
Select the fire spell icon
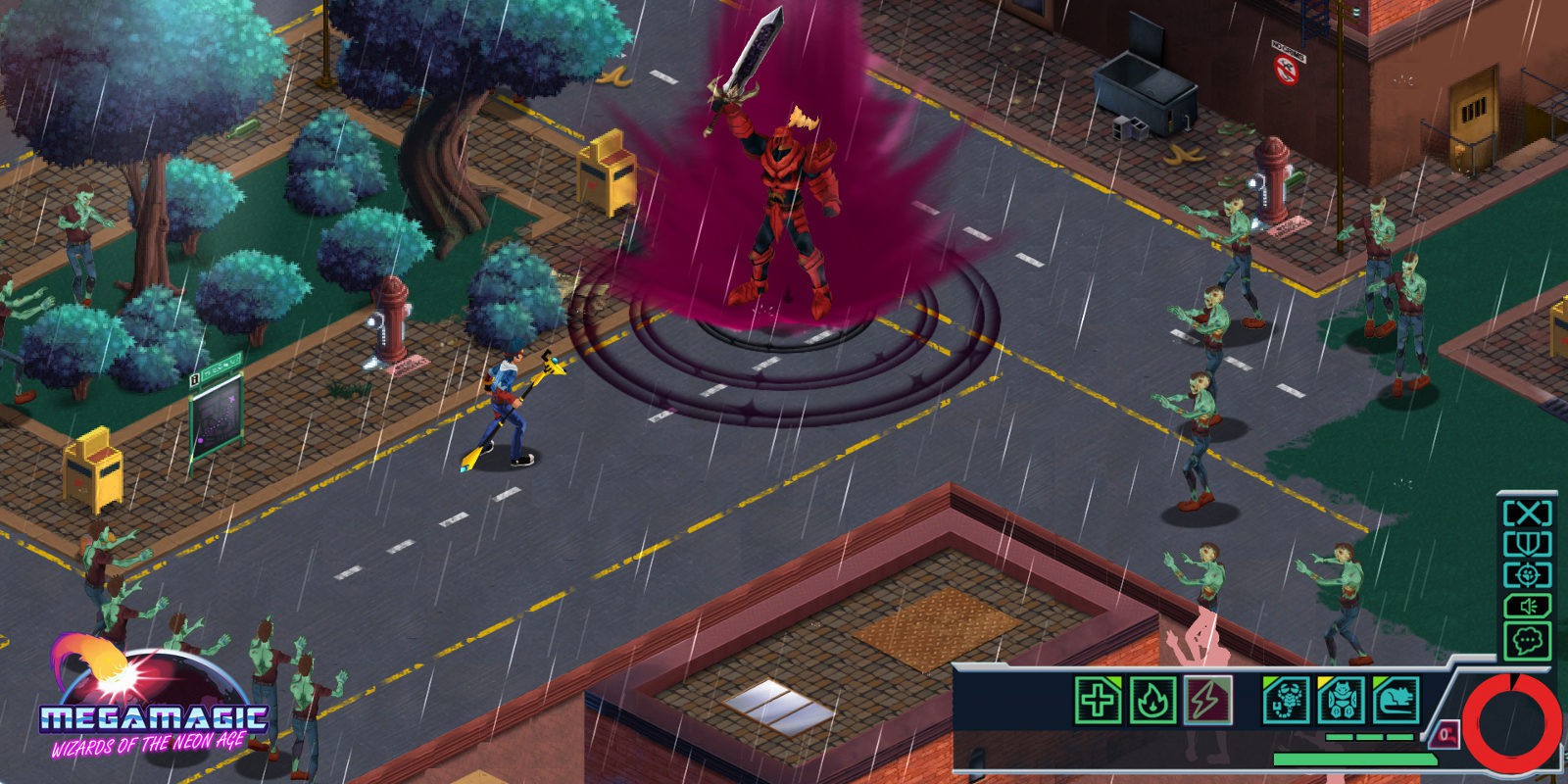point(1153,702)
